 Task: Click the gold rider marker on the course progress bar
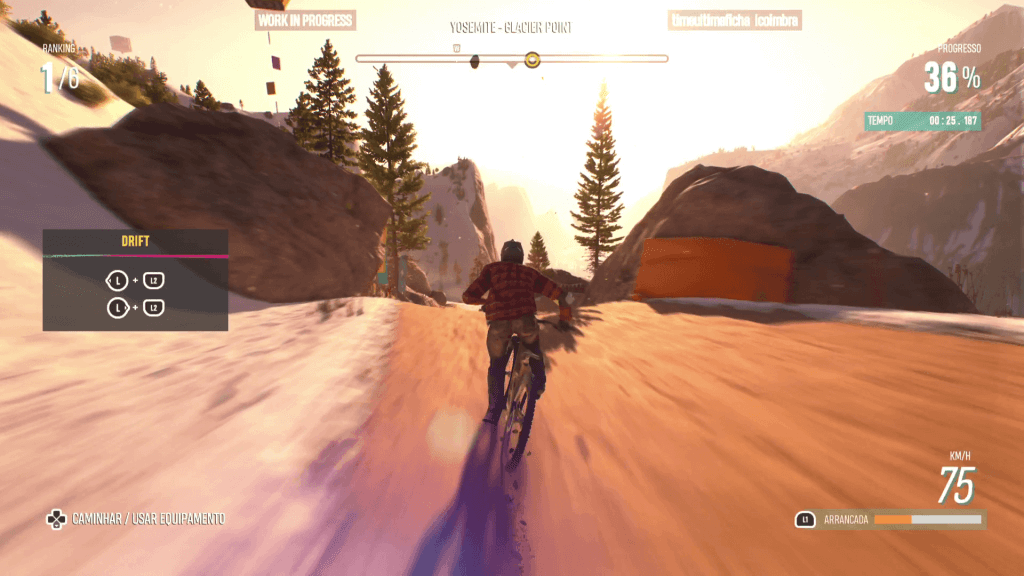[x=532, y=60]
